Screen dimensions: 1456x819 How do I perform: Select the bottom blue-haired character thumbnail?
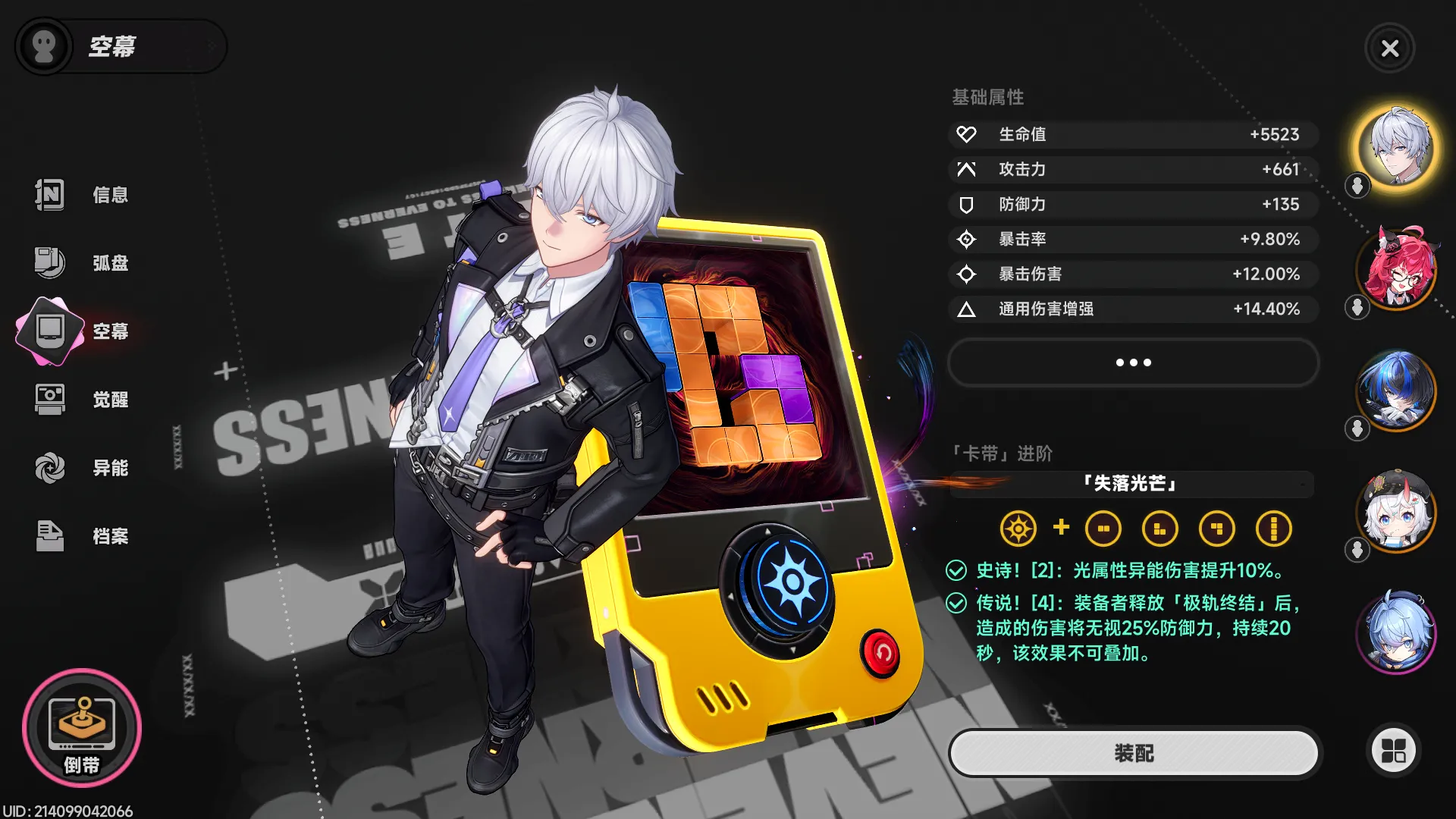[x=1398, y=634]
